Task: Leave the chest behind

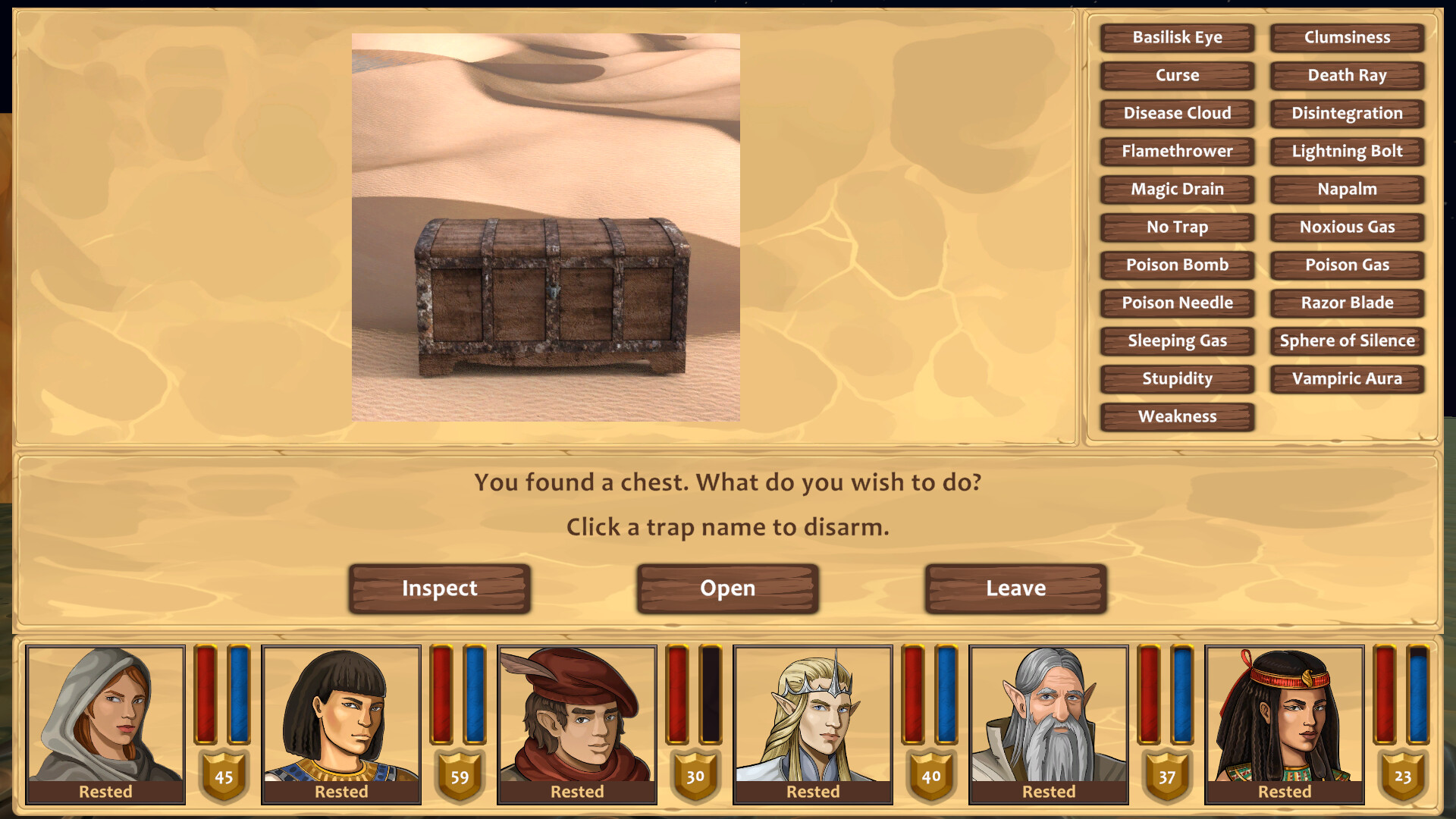Action: coord(1015,588)
